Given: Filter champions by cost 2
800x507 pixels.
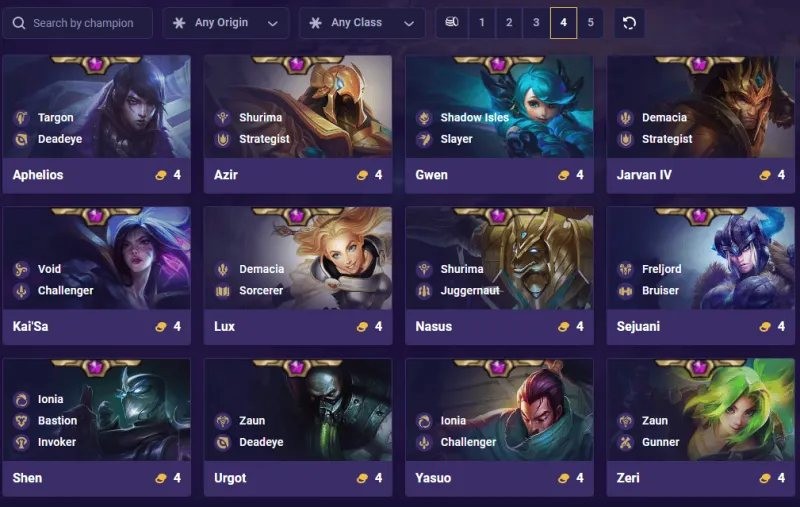Looking at the screenshot, I should coord(509,23).
